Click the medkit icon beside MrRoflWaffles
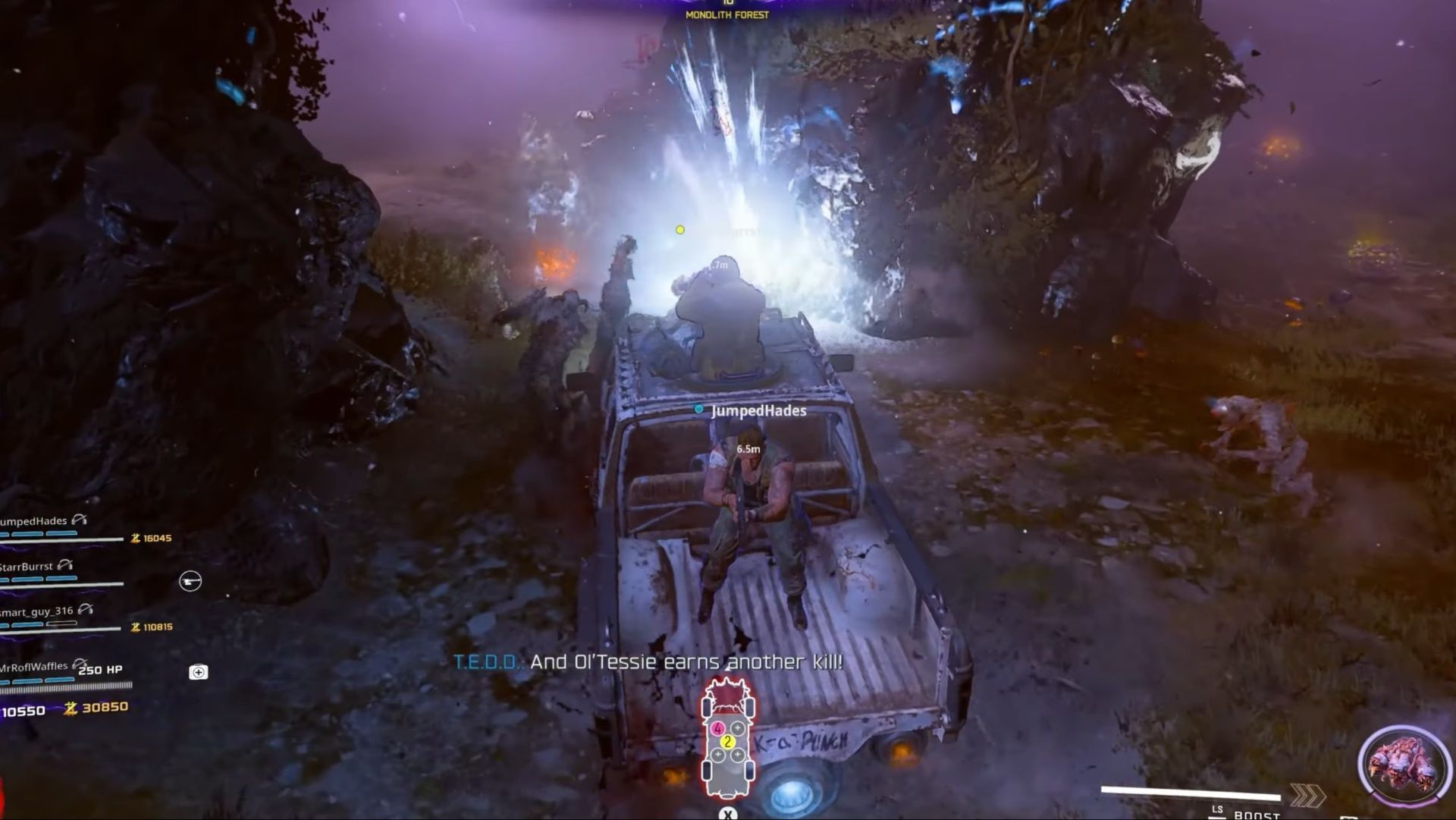Screen dimensions: 1456x820 click(199, 671)
